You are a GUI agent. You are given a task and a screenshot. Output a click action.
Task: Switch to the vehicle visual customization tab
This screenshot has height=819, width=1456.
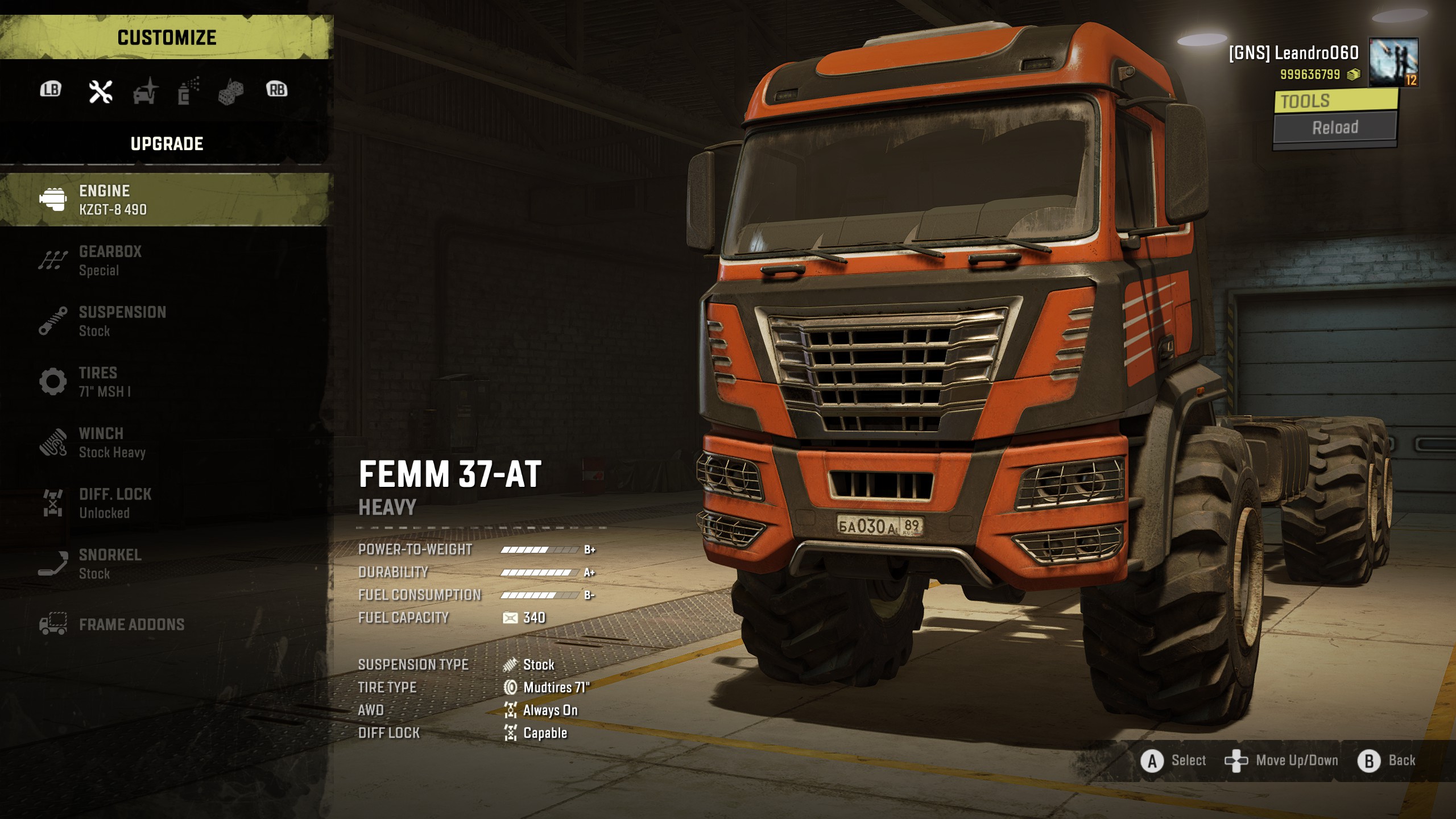pos(145,91)
